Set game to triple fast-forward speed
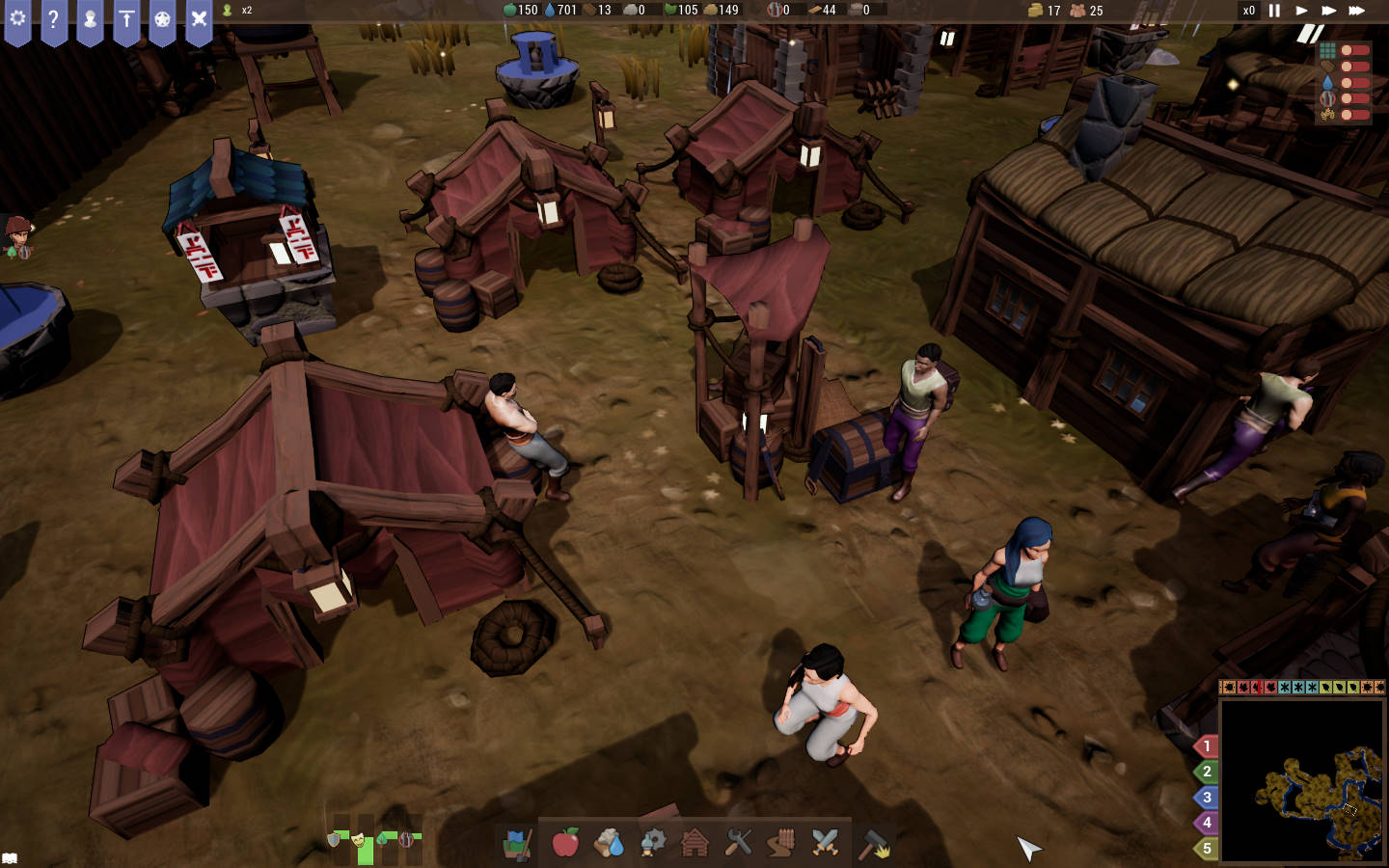The height and width of the screenshot is (868, 1389). coord(1356,11)
